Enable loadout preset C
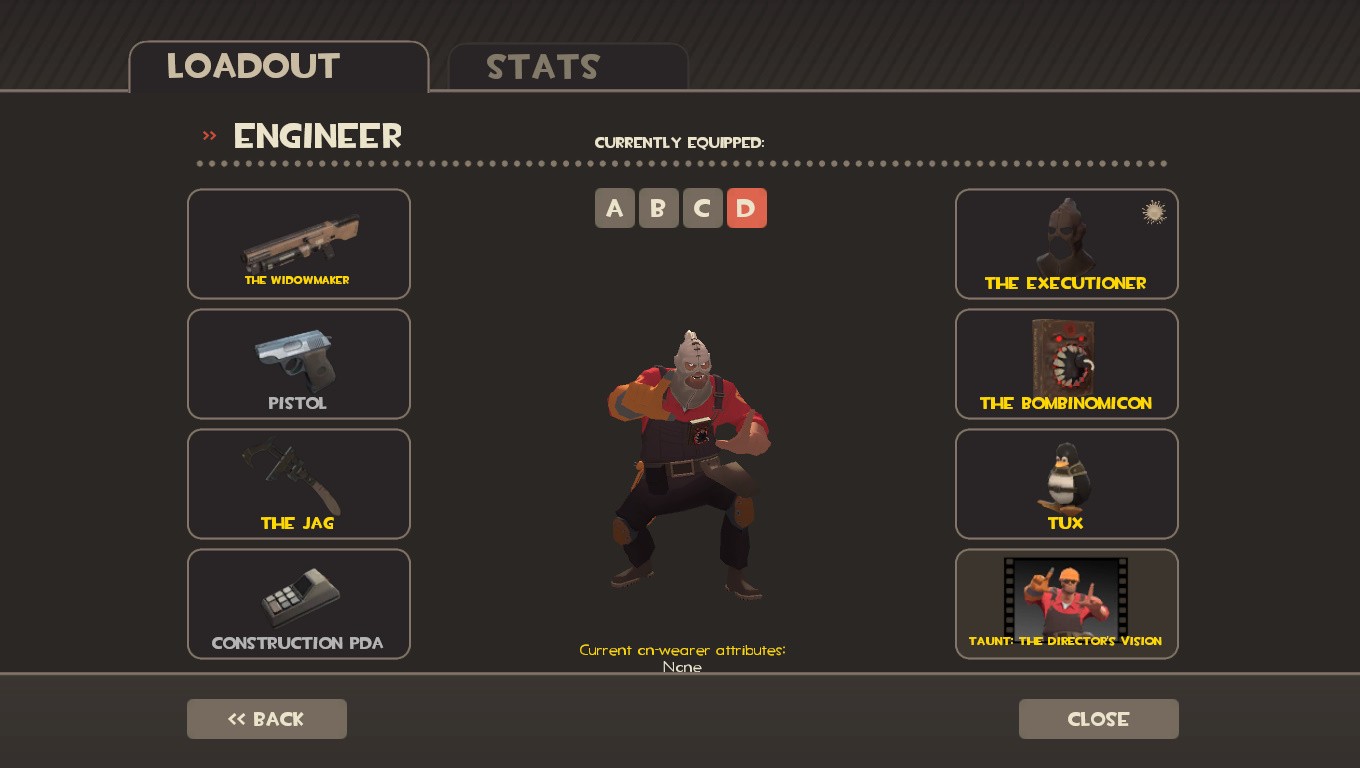Screen dimensions: 1360x768 coord(703,208)
